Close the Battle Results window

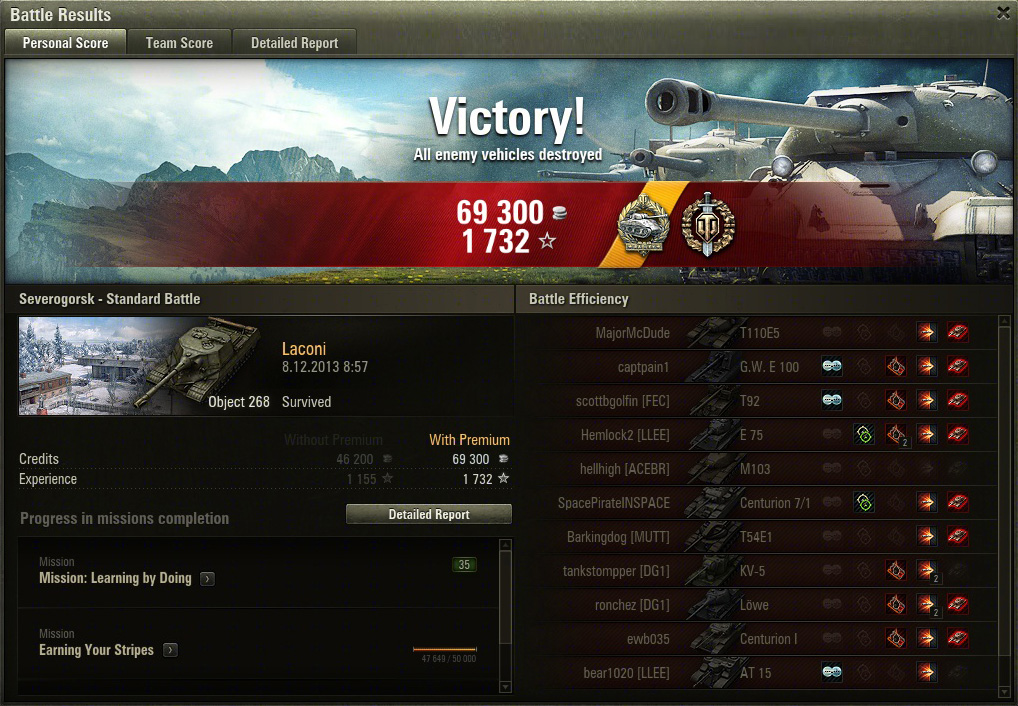pos(1003,13)
